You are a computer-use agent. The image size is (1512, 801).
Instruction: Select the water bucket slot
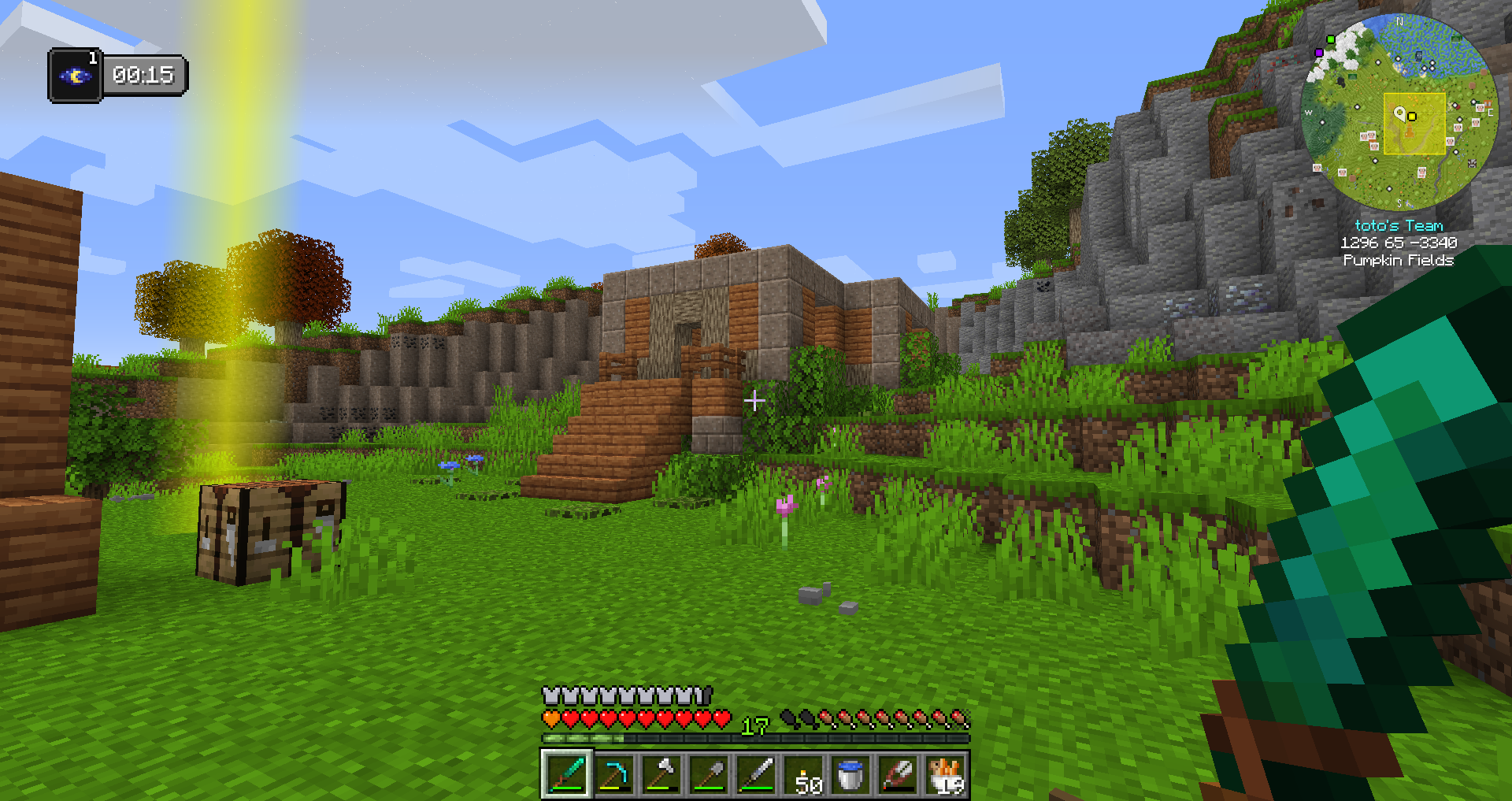point(851,775)
